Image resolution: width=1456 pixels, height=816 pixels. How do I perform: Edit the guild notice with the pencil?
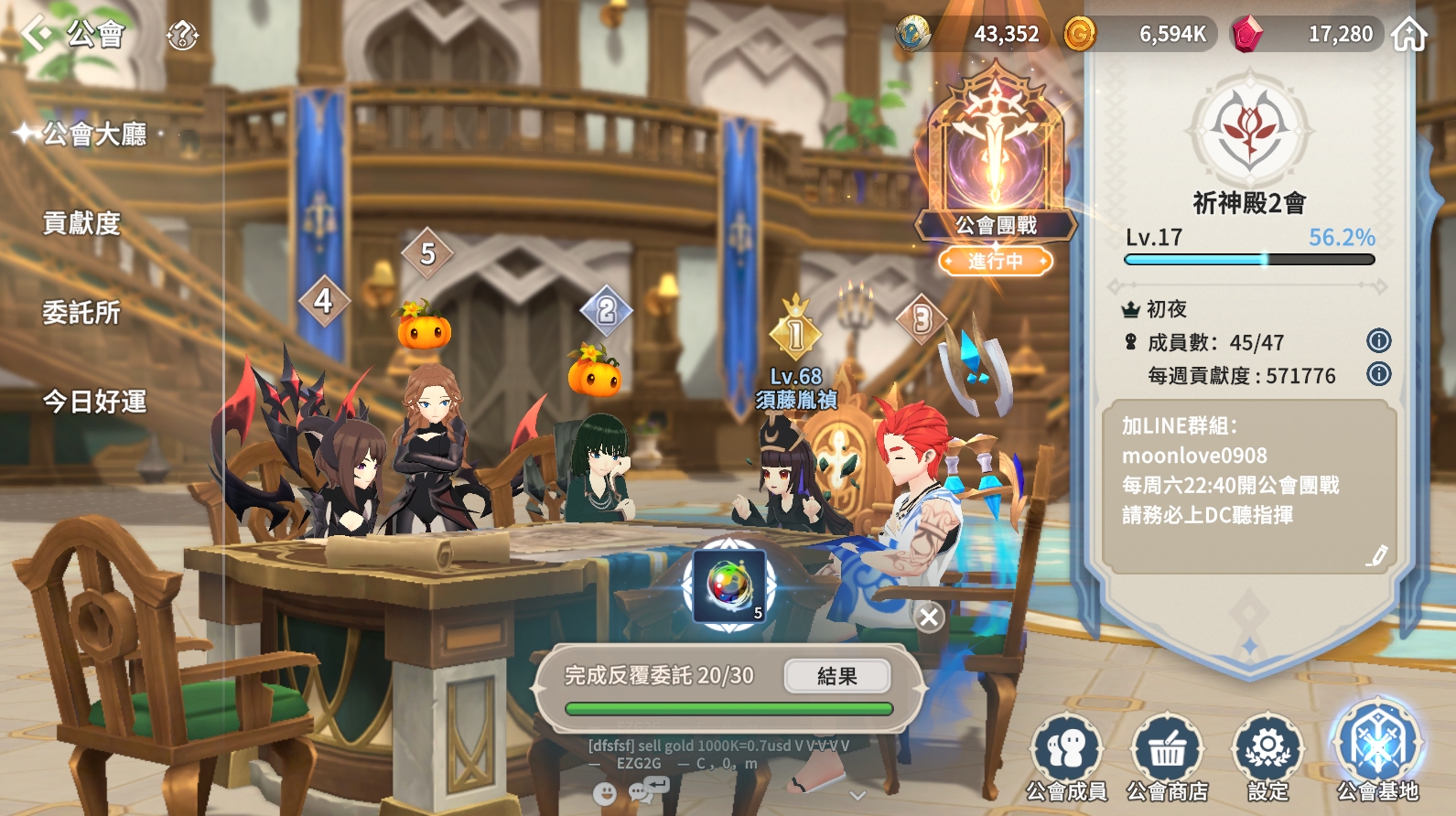[1377, 554]
